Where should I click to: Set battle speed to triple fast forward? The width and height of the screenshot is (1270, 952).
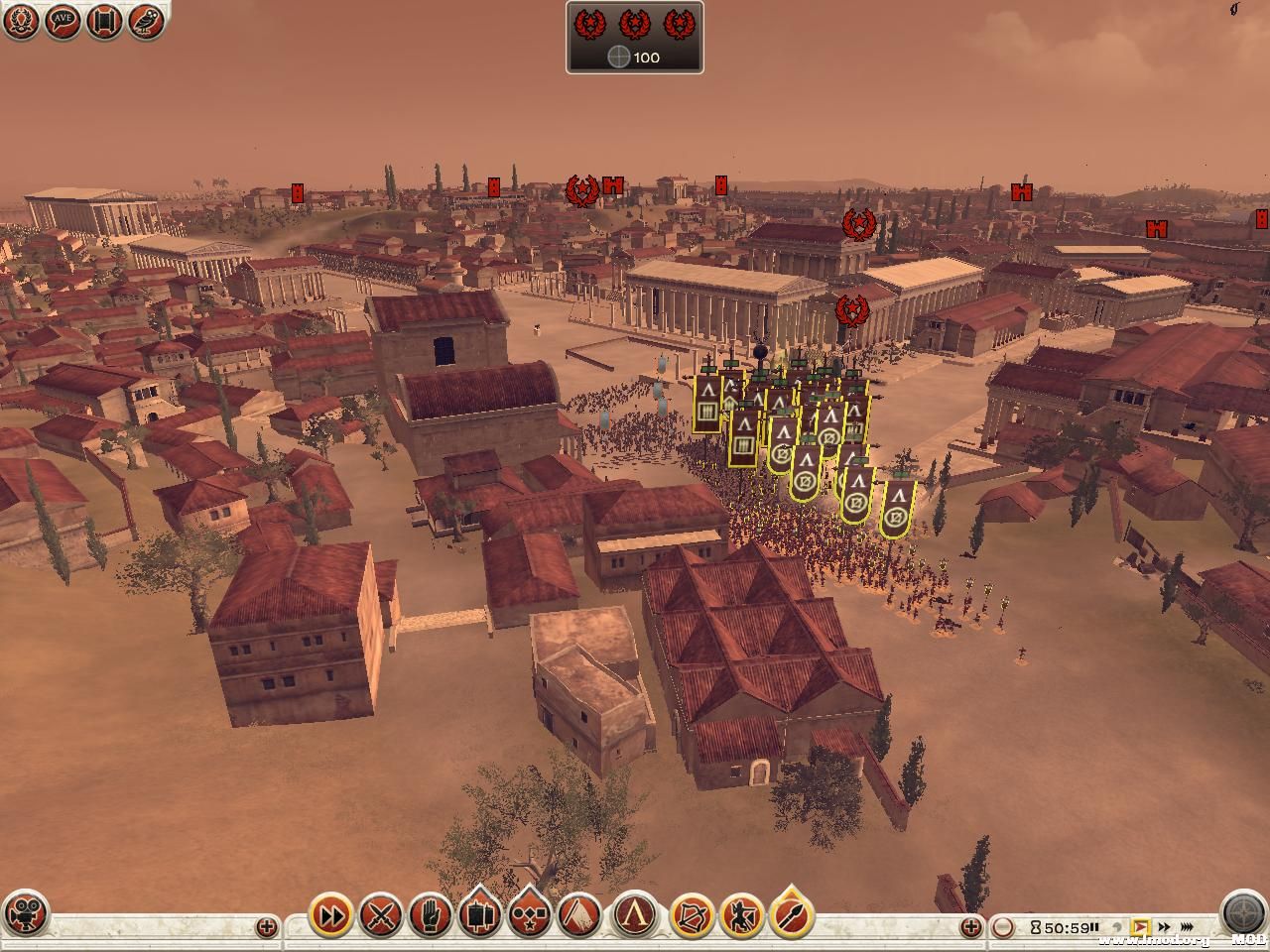point(1185,928)
